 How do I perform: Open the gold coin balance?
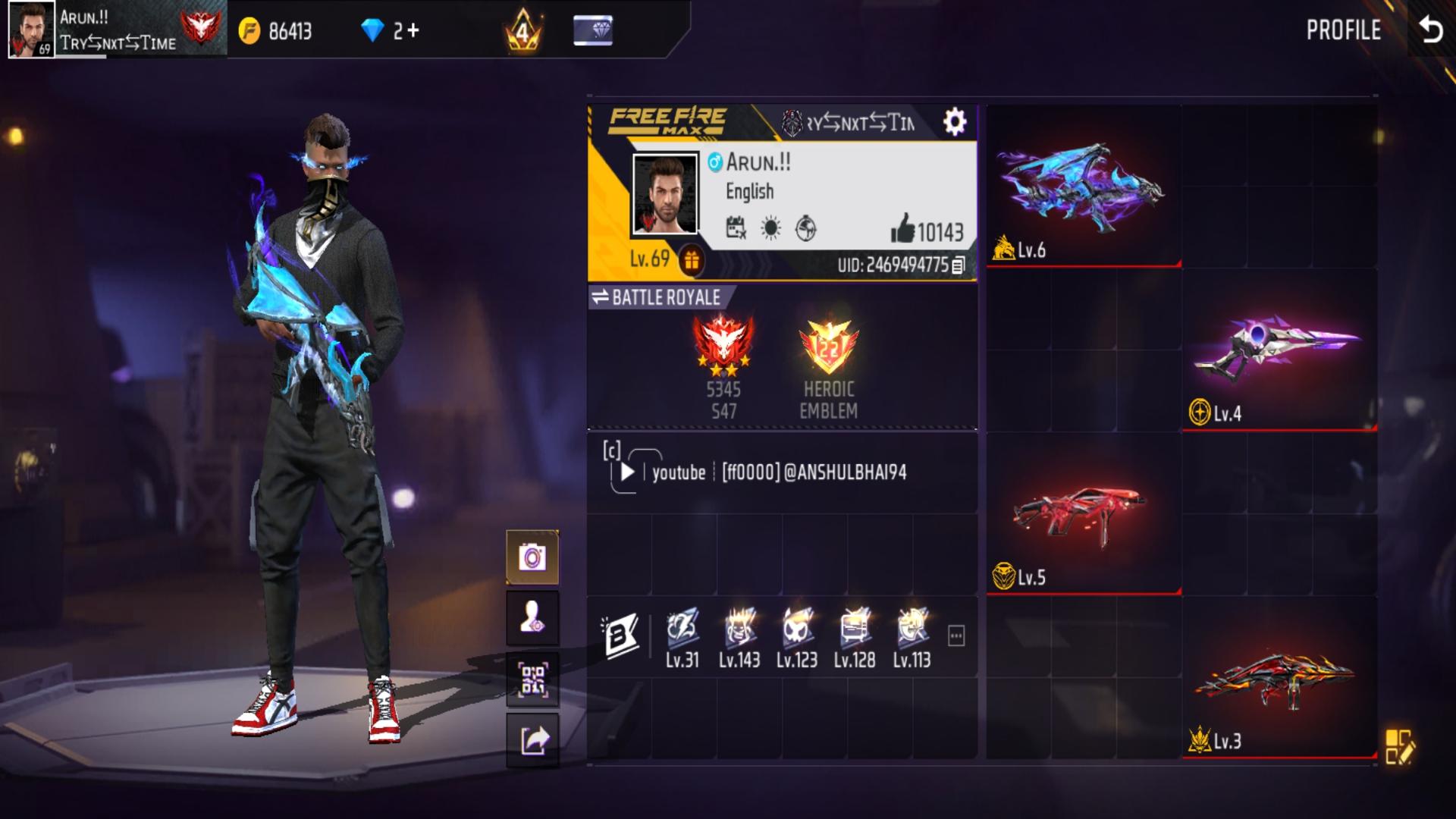point(276,31)
